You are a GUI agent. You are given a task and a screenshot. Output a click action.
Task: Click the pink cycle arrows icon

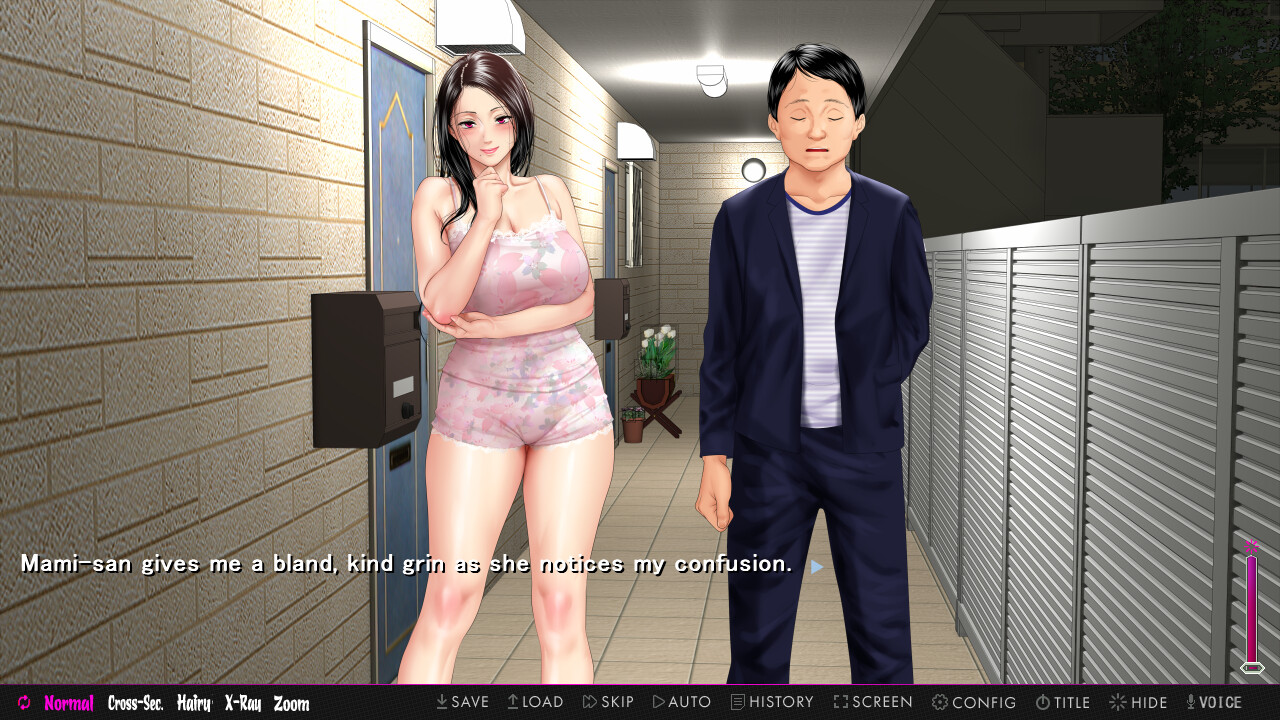(24, 703)
